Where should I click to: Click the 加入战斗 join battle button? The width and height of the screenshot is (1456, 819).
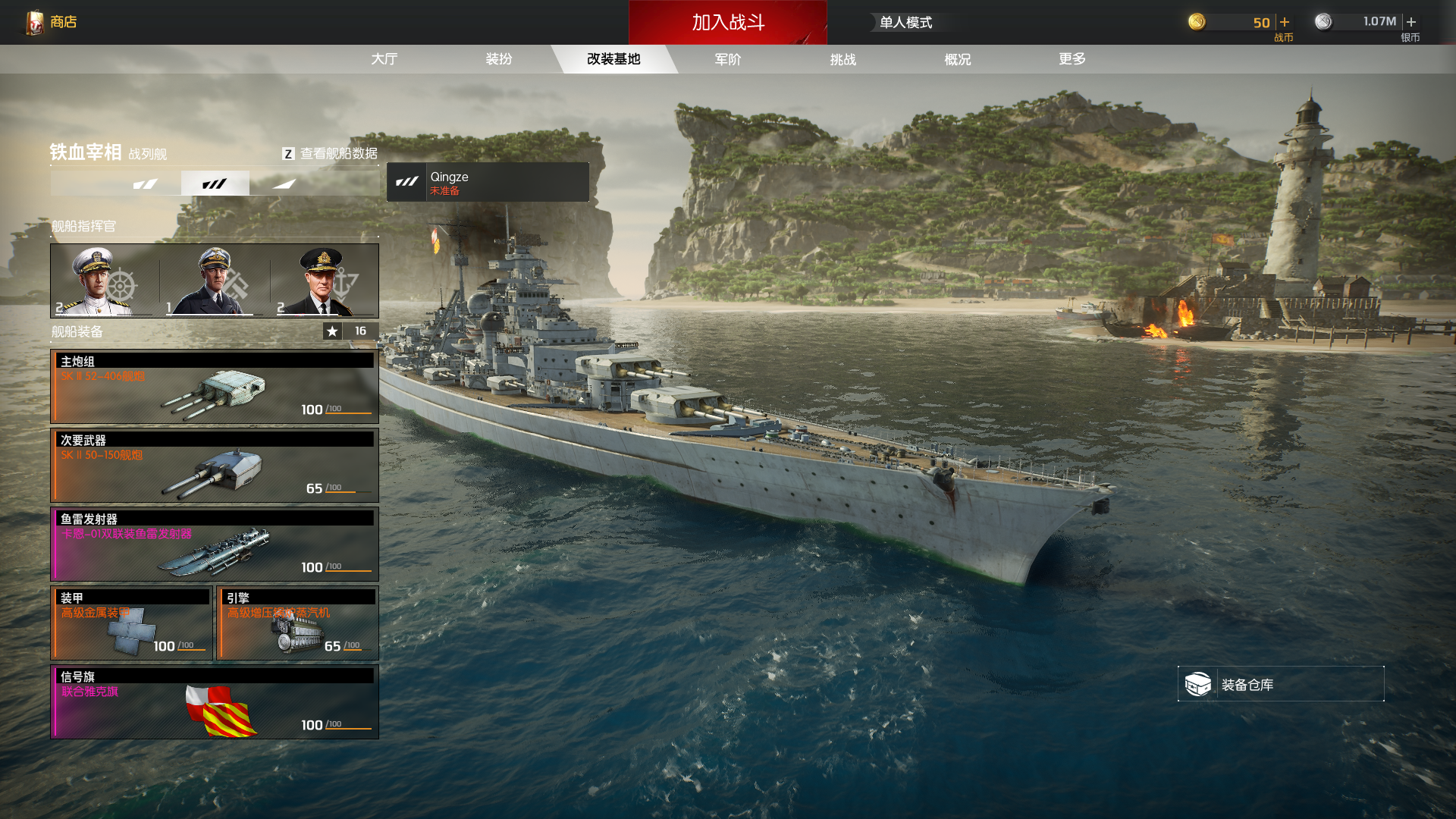point(727,22)
